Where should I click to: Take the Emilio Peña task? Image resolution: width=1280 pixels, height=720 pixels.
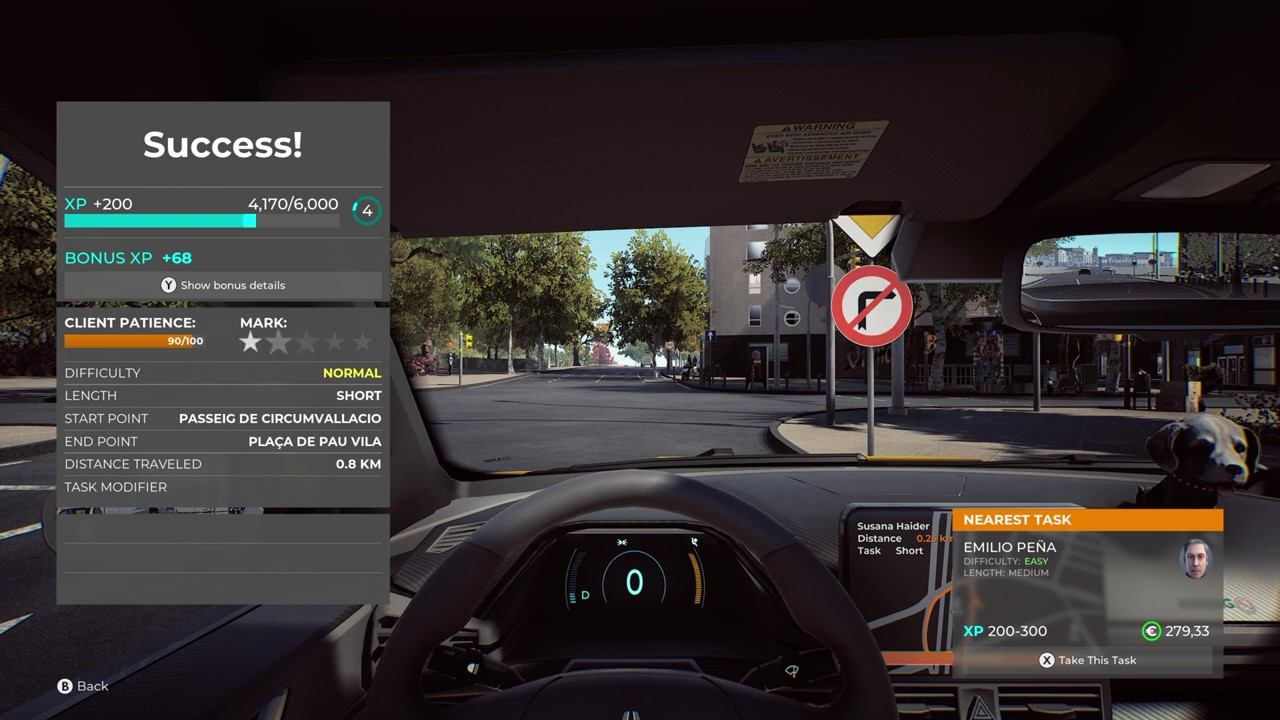[1087, 660]
